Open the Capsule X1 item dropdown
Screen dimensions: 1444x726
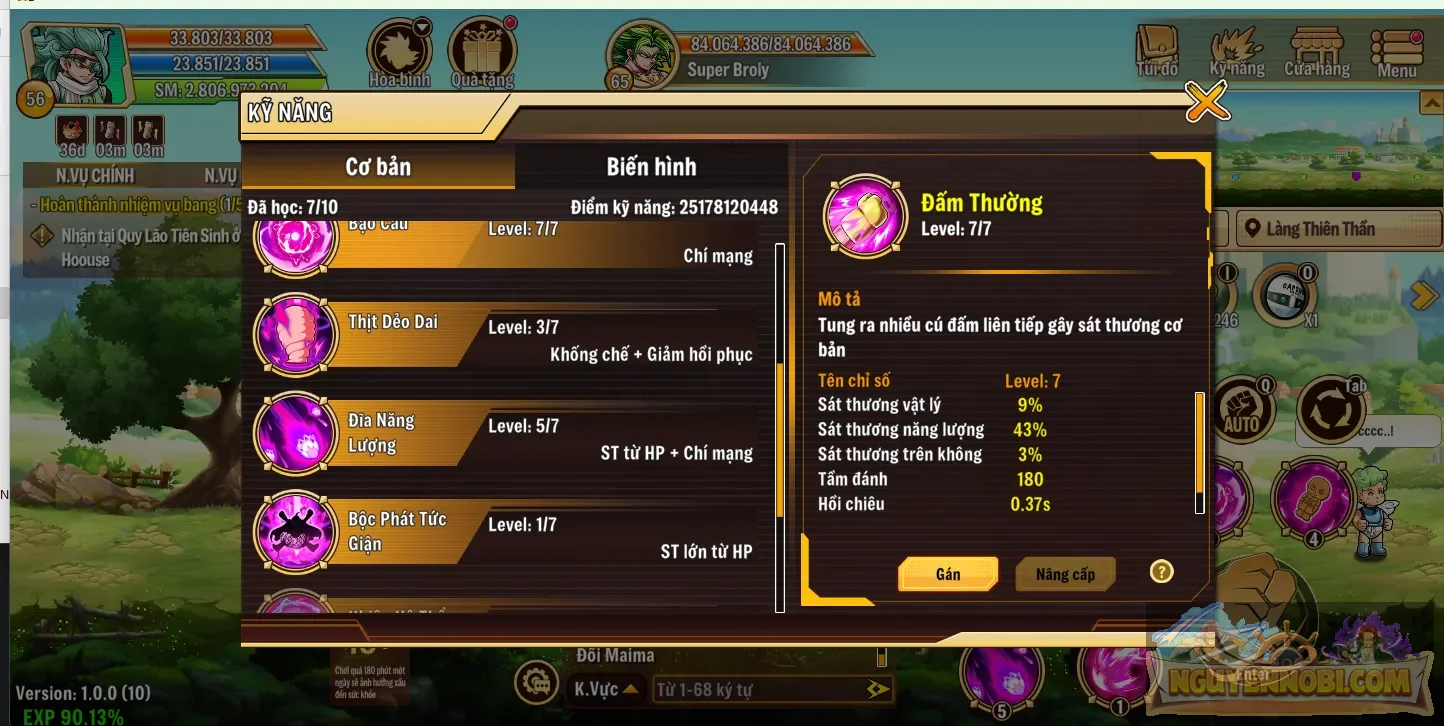pyautogui.click(x=1286, y=296)
